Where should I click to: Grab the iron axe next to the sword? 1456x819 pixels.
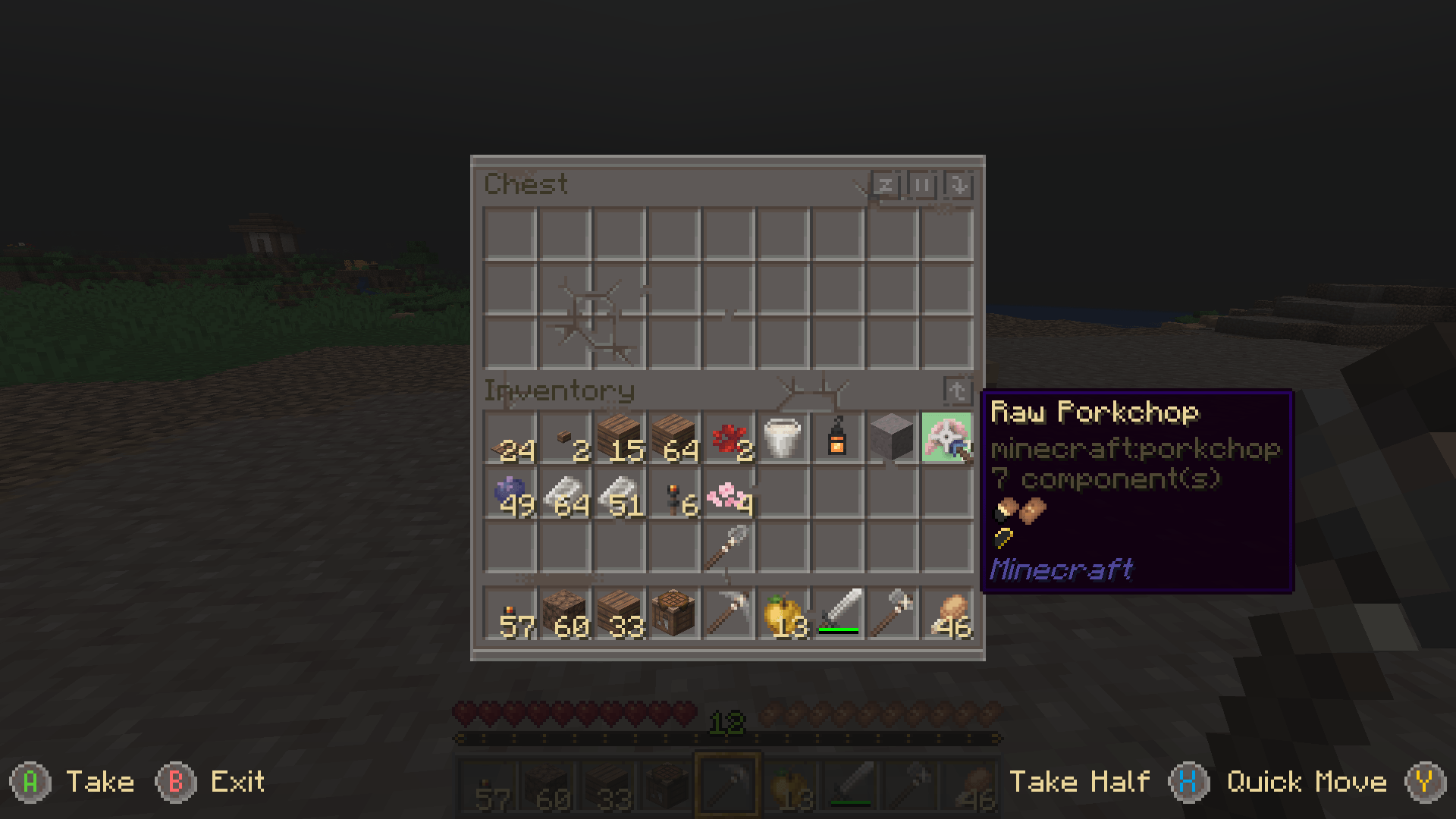coord(892,614)
